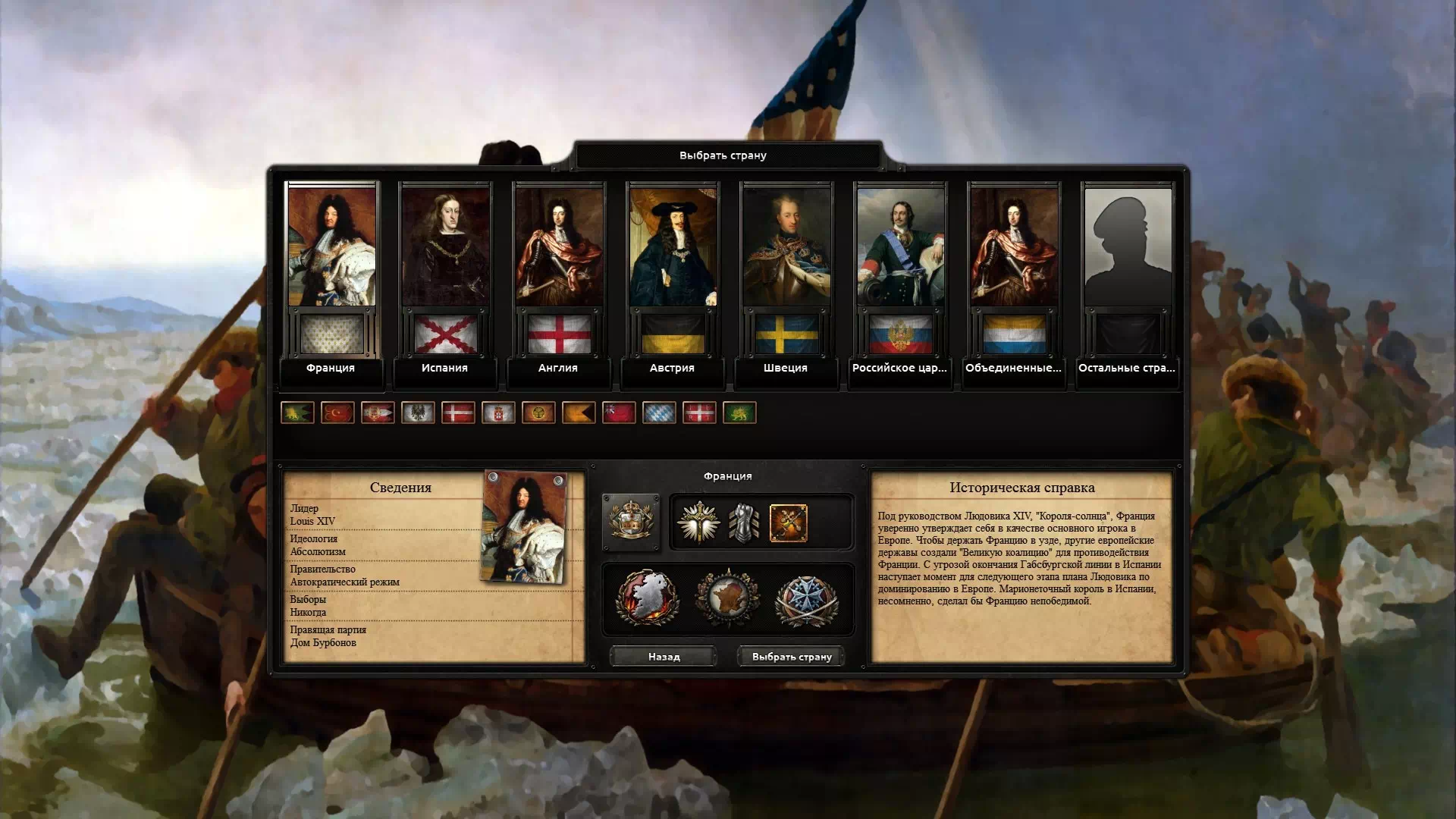The image size is (1456, 819).
Task: Confirm with the Выбрать страну button
Action: pyautogui.click(x=792, y=657)
